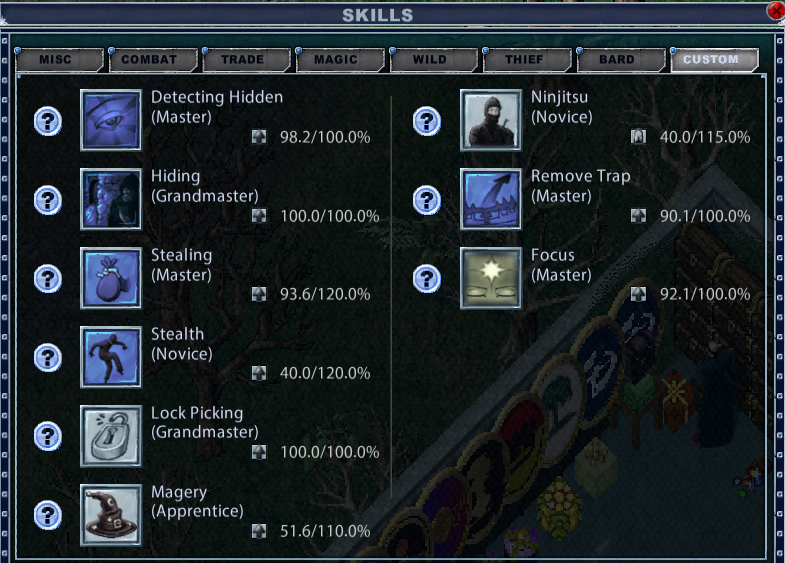Switch to the Misc skills tab
The image size is (785, 563).
point(59,59)
